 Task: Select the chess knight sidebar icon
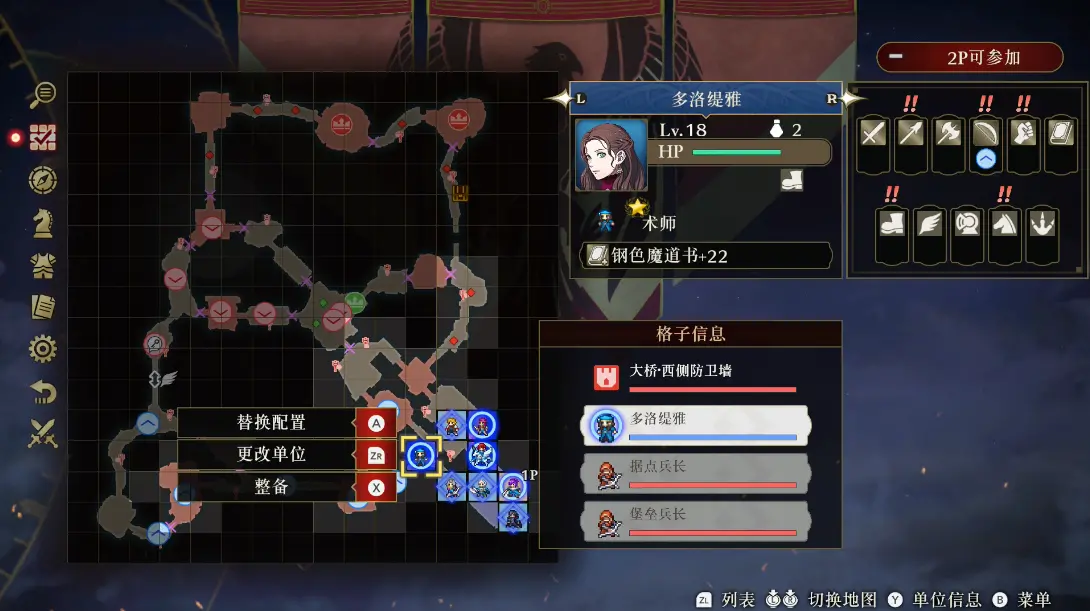coord(43,223)
